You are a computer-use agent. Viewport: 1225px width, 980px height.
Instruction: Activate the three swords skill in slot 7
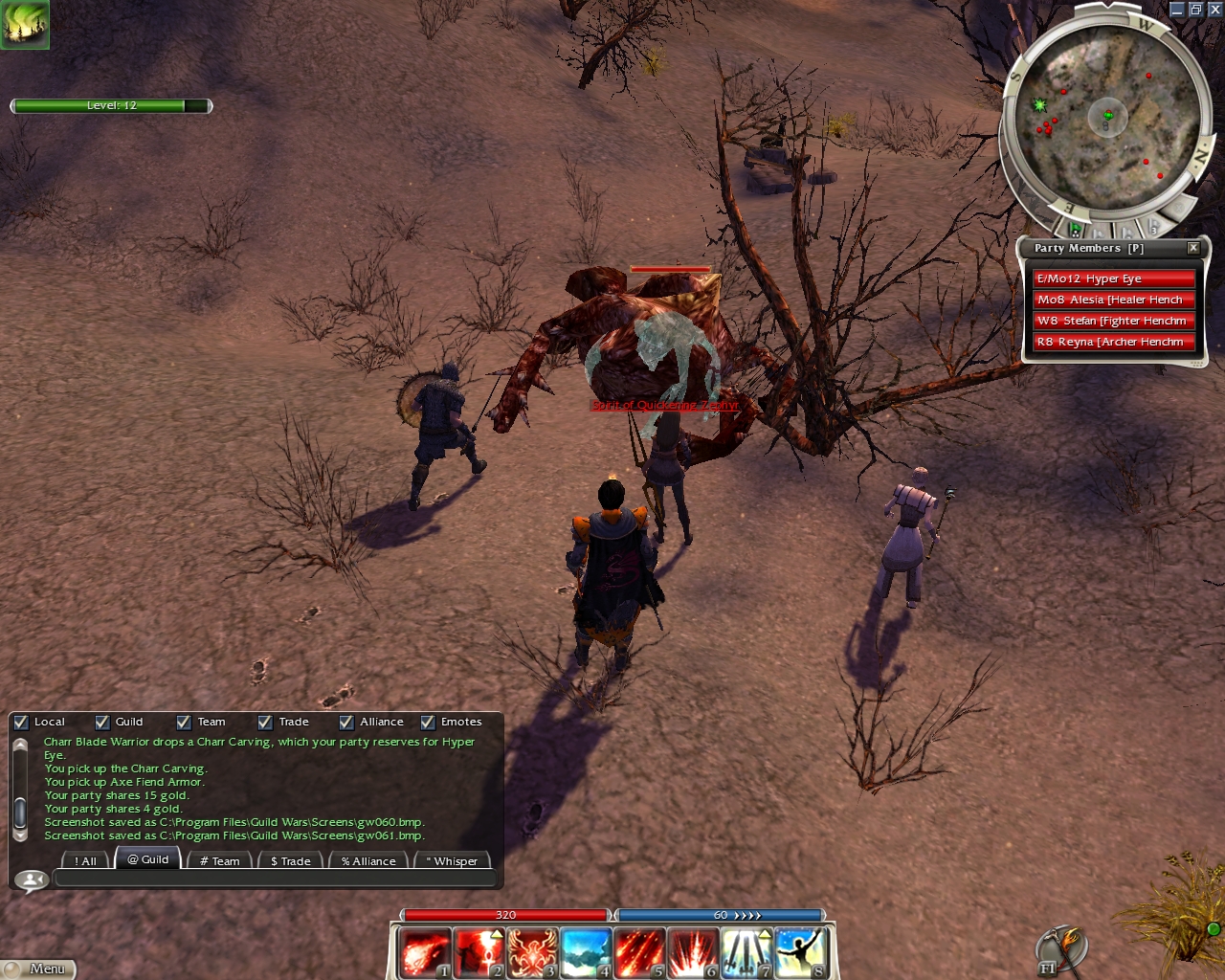click(746, 953)
